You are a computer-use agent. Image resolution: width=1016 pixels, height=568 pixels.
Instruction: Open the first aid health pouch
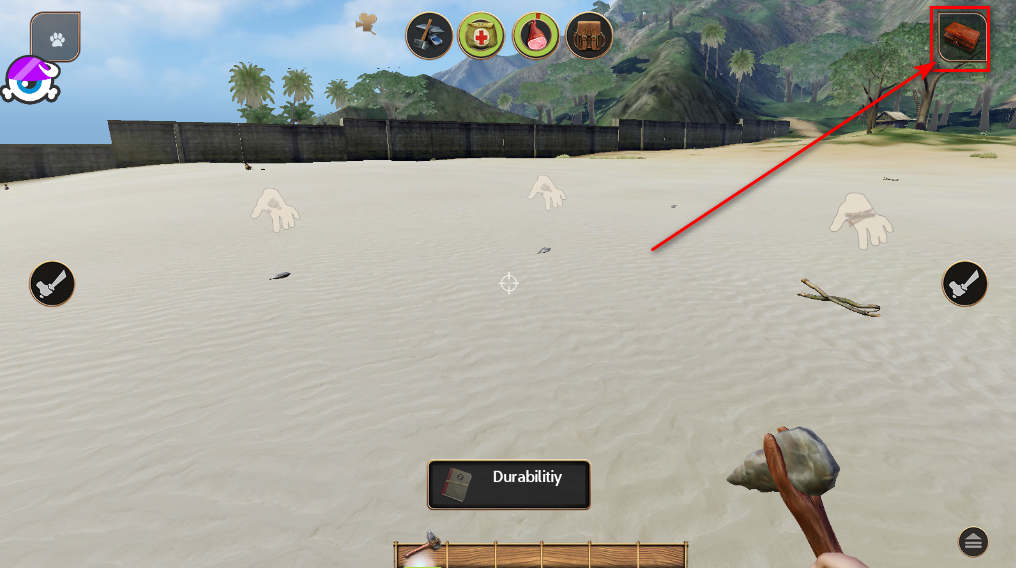tap(481, 36)
